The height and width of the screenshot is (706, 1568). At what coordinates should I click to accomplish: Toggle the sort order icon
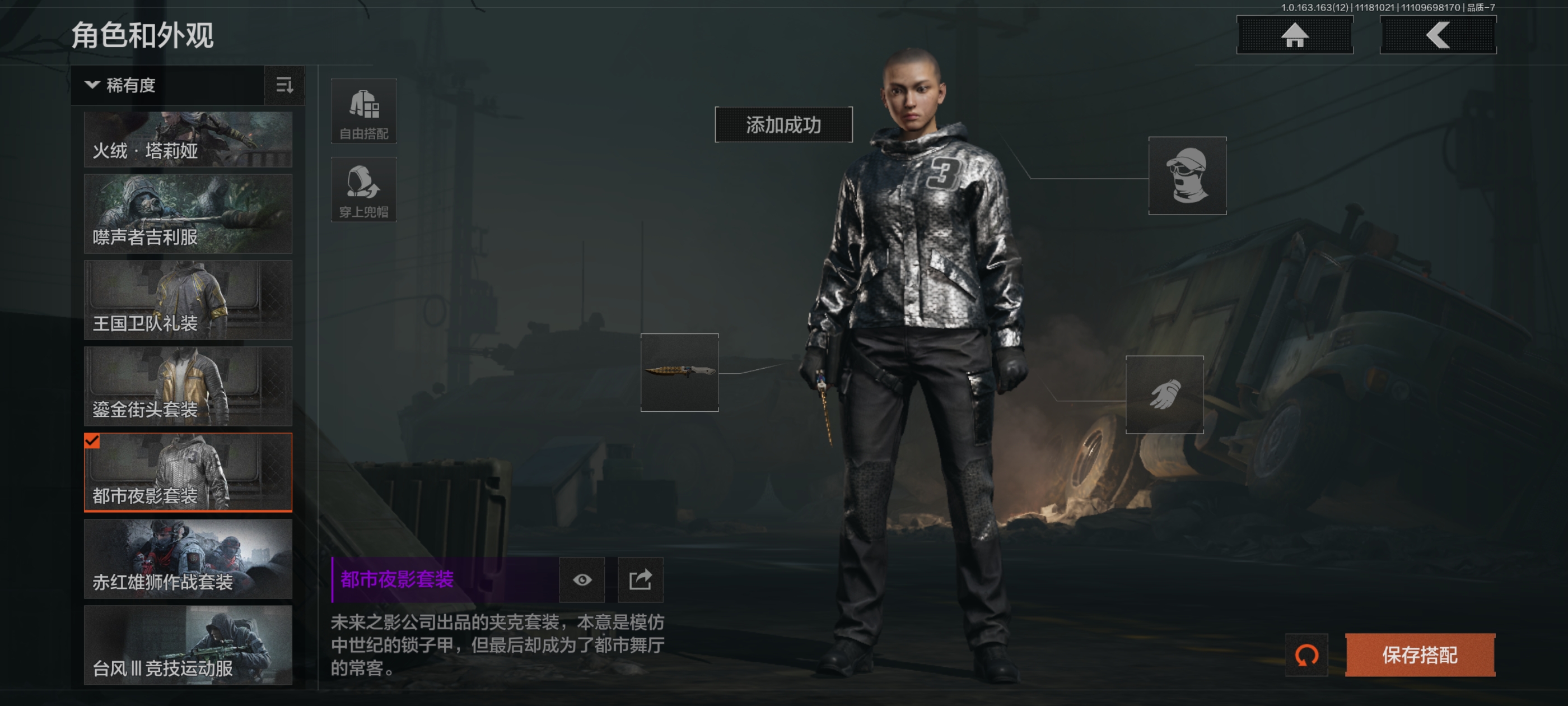click(284, 85)
